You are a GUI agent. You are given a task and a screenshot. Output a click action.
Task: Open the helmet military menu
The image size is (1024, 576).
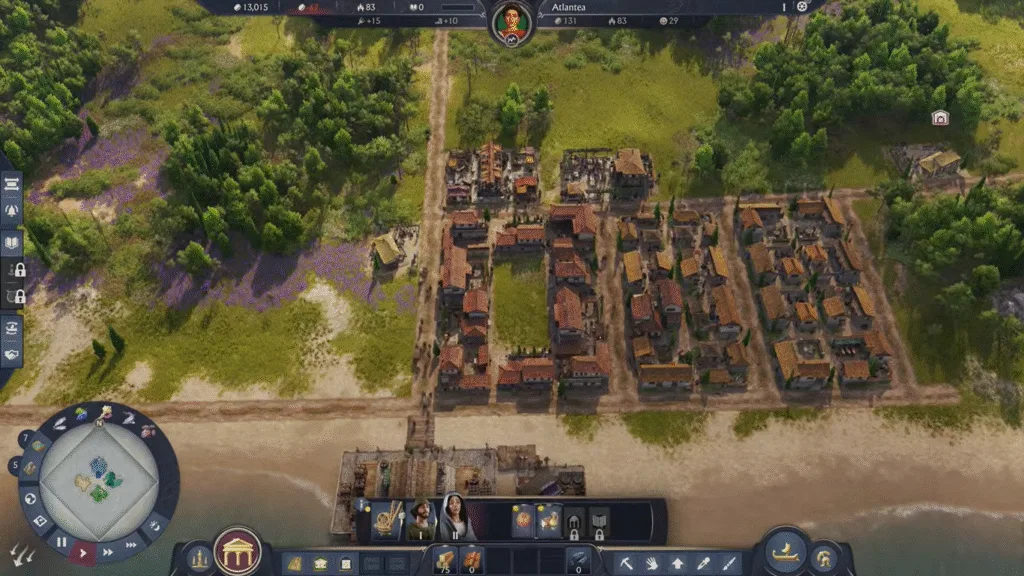(825, 558)
